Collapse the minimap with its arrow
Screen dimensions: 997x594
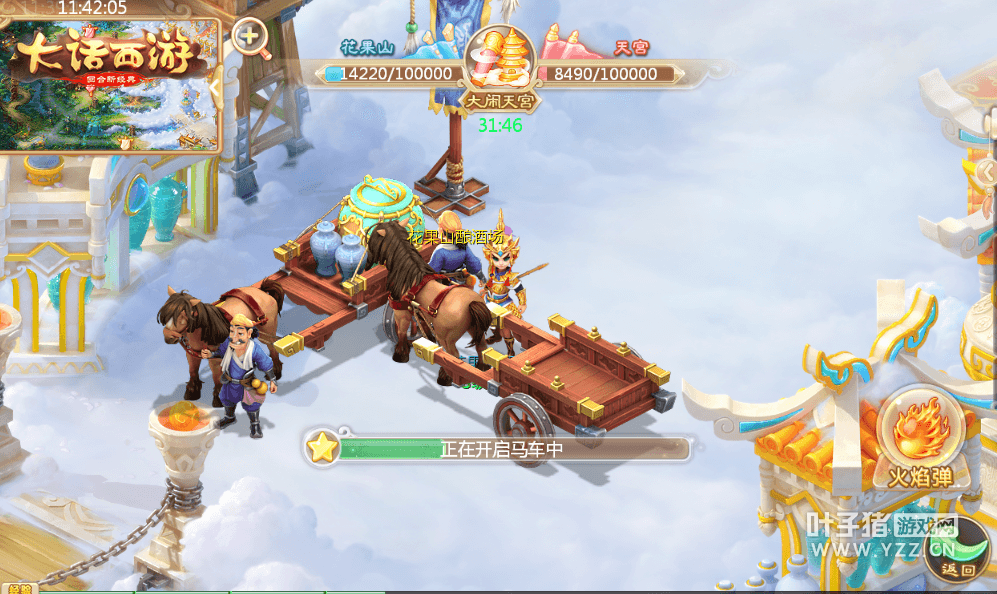click(216, 87)
